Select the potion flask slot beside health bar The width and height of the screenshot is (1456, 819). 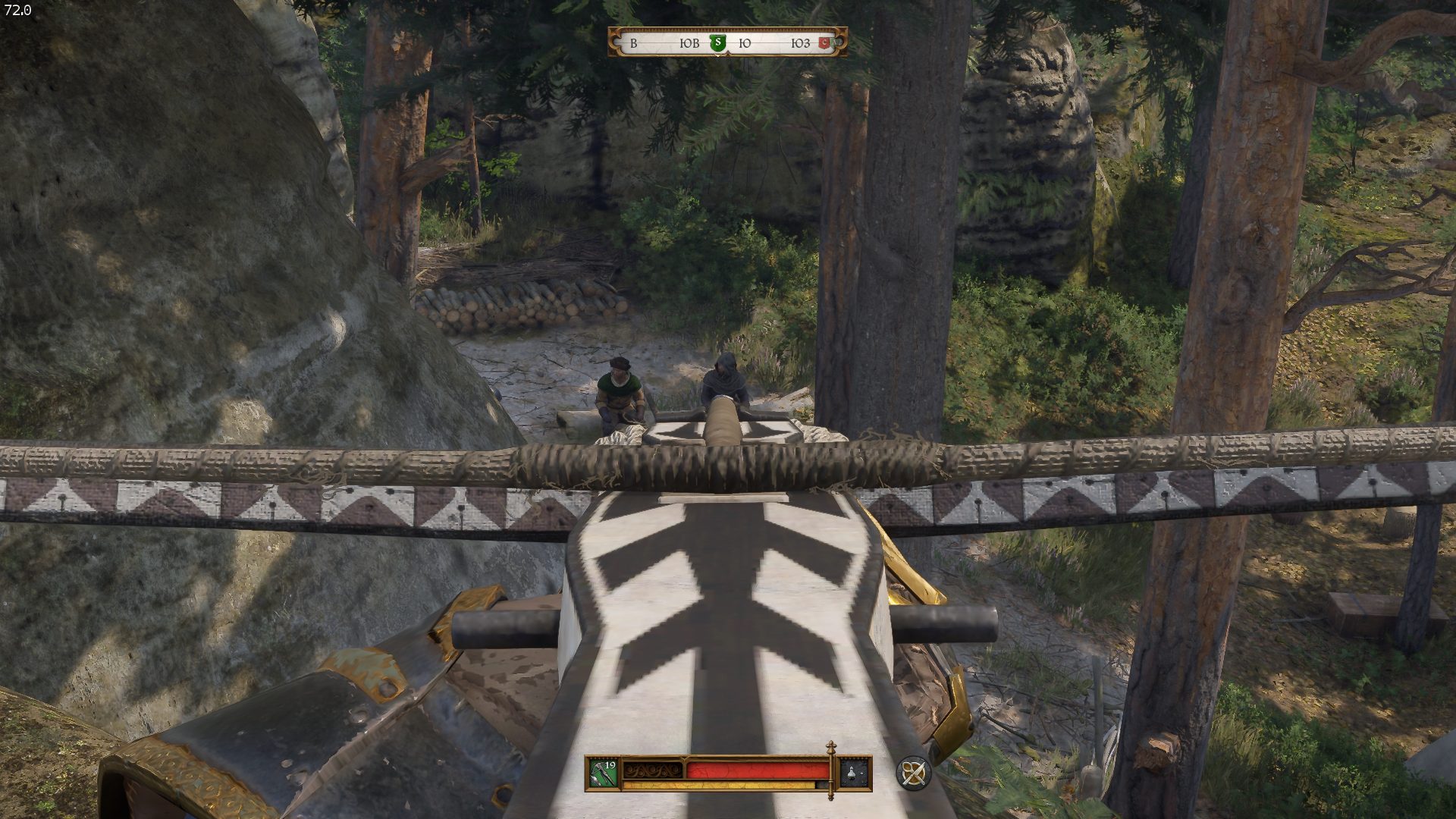(x=855, y=773)
